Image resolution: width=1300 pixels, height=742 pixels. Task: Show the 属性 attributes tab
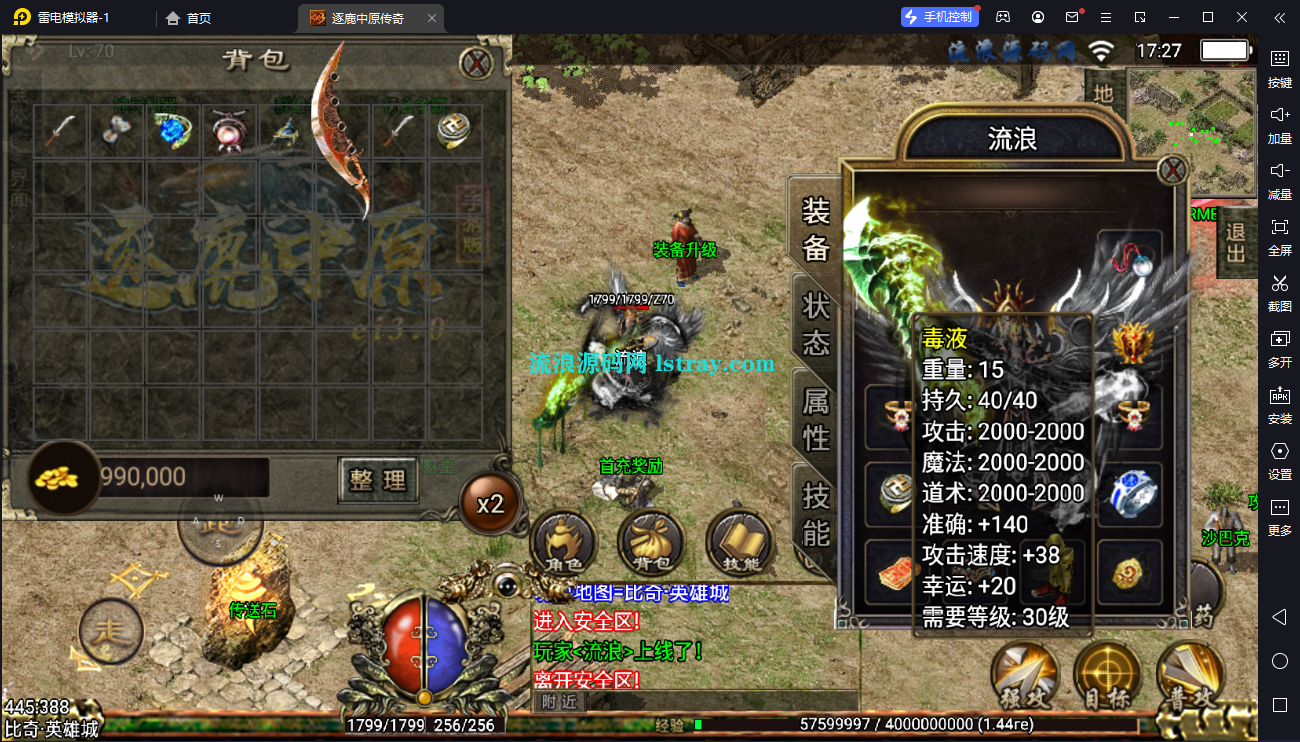(x=816, y=418)
